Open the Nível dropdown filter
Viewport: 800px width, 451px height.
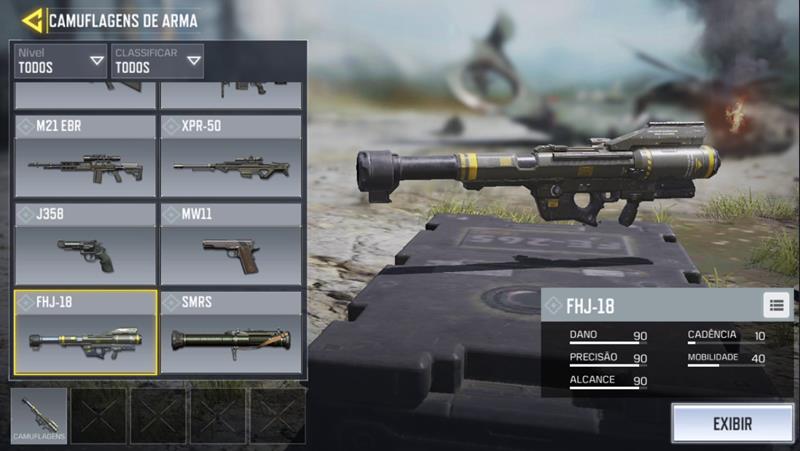tap(59, 61)
